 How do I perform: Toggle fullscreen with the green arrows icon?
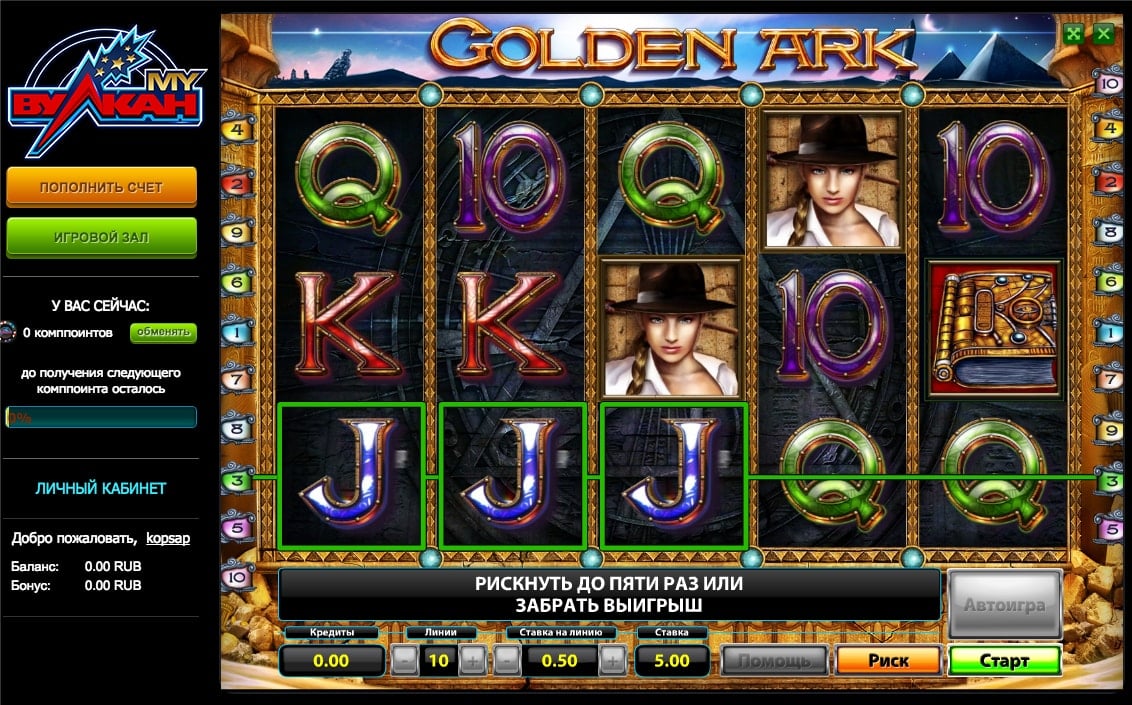[1074, 33]
